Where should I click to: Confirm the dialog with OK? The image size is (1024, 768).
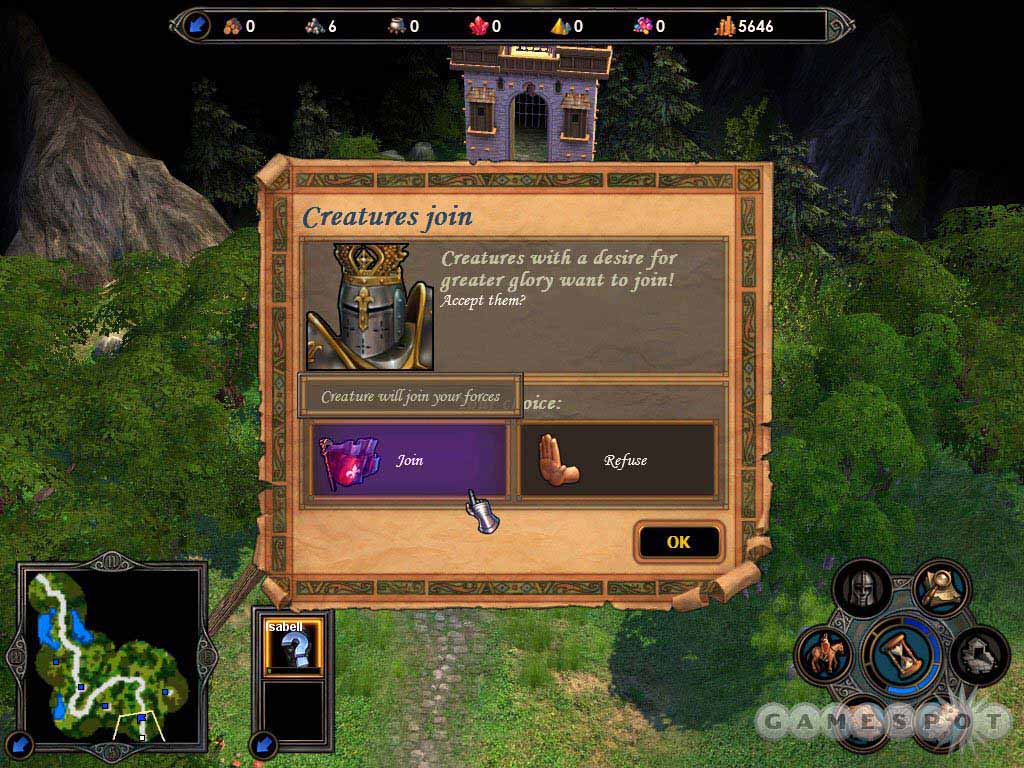click(x=678, y=542)
